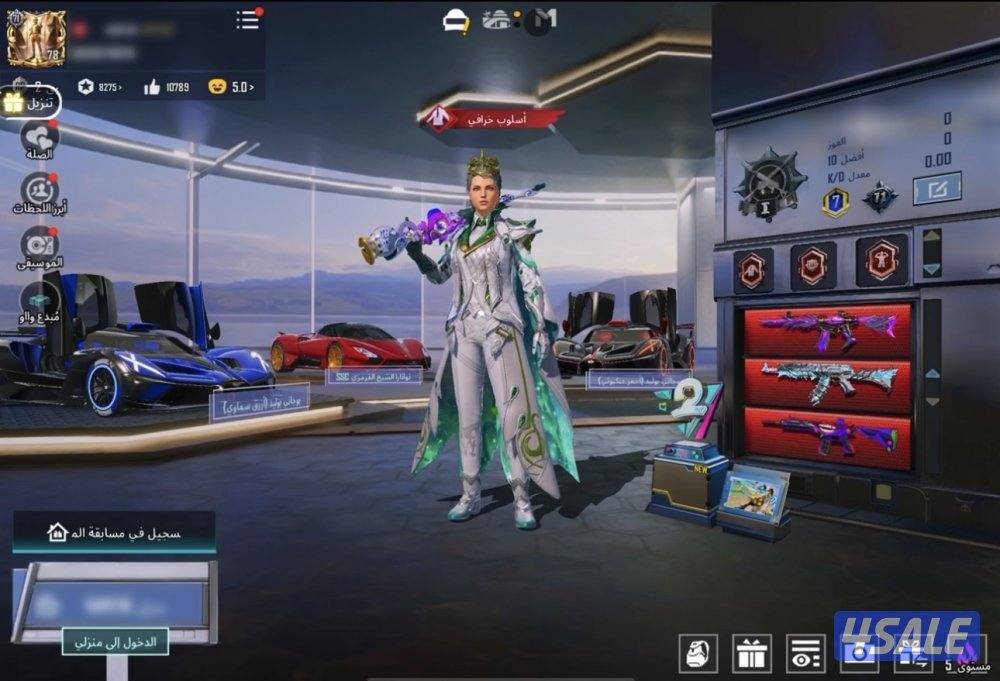The image size is (1000, 681).
Task: Open the crossed-rifles tier badge
Action: [x=769, y=184]
